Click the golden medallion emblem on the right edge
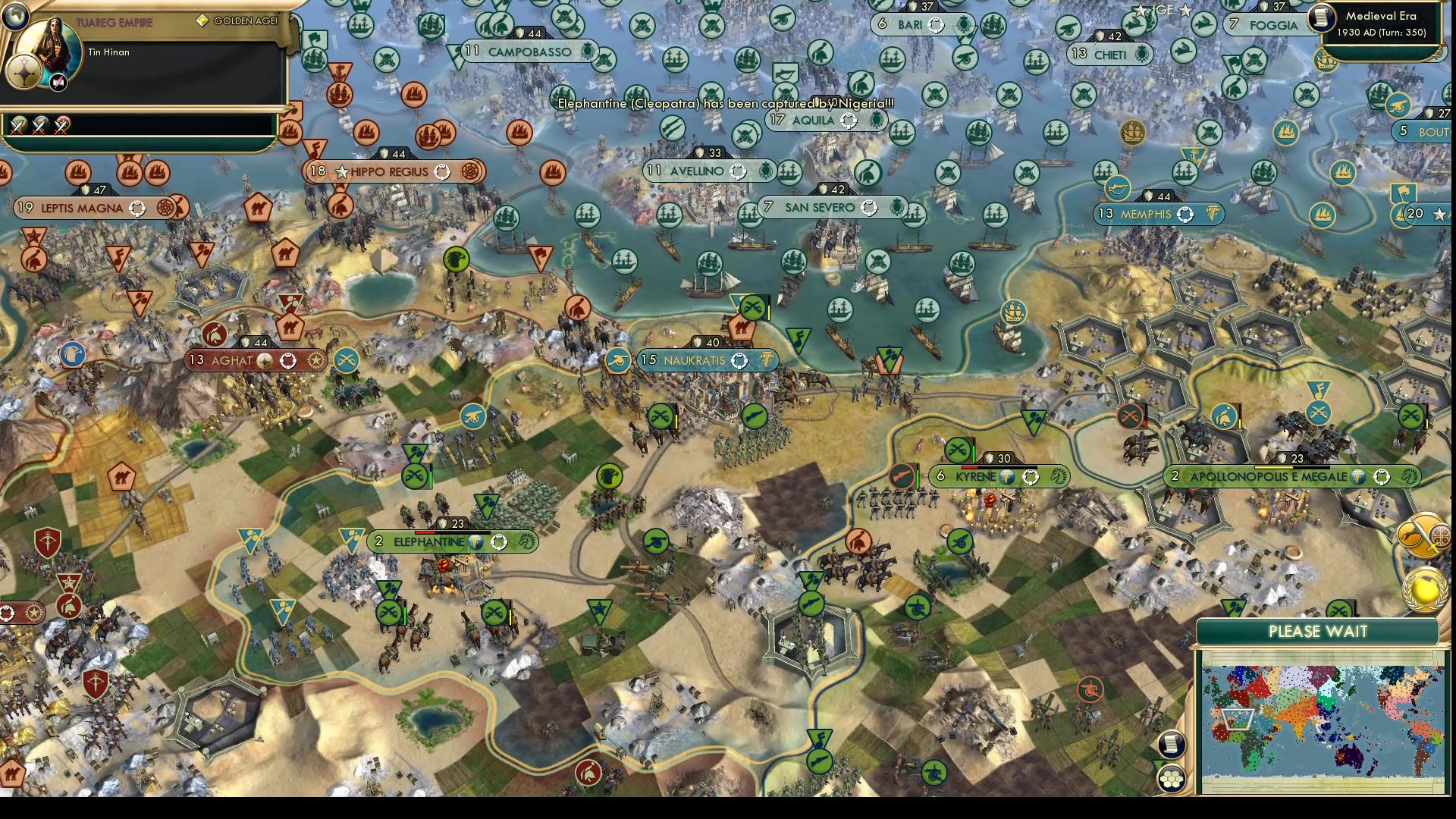This screenshot has width=1456, height=819. tap(1423, 591)
